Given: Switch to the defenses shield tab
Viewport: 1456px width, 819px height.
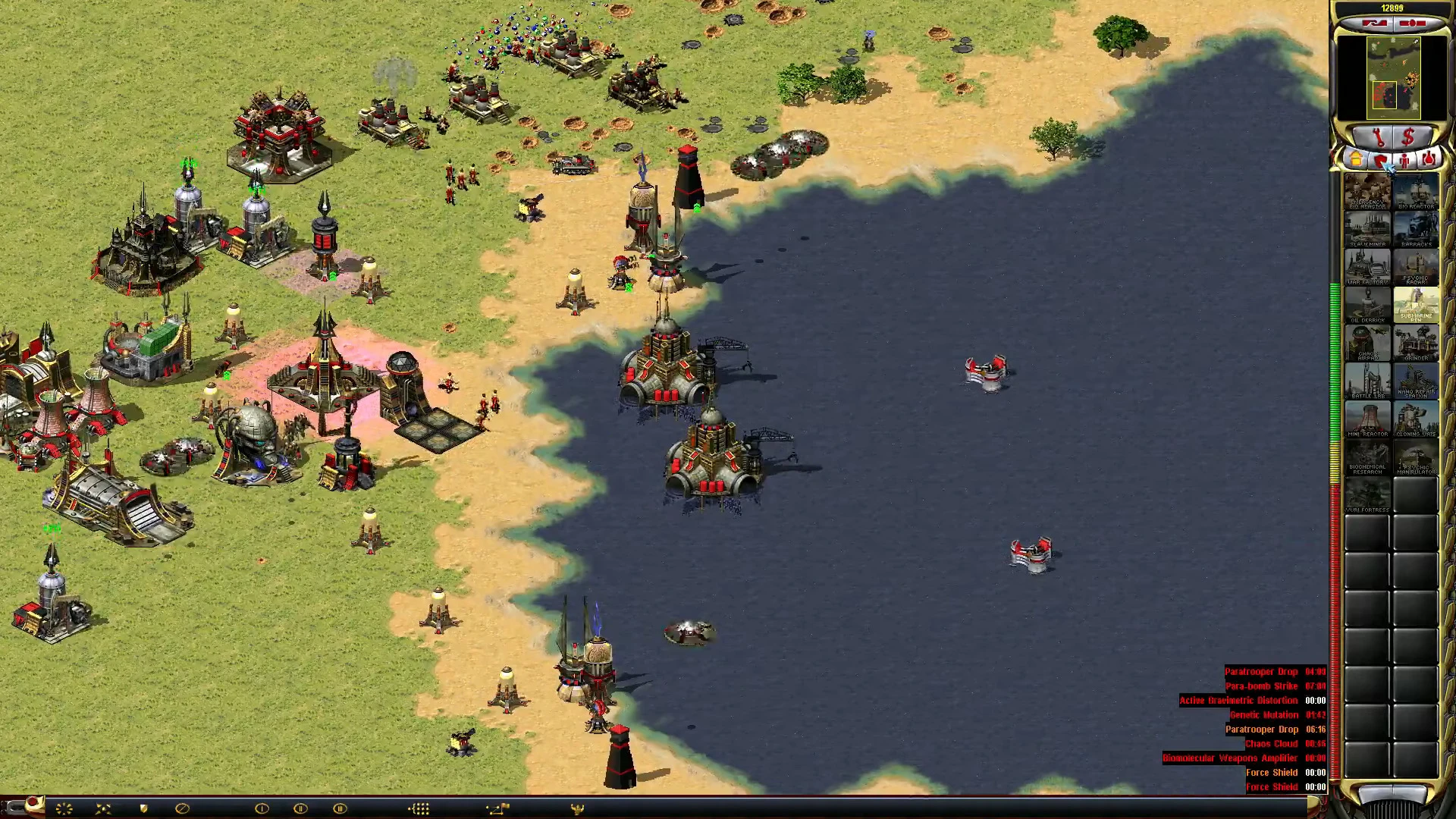Looking at the screenshot, I should click(1380, 161).
